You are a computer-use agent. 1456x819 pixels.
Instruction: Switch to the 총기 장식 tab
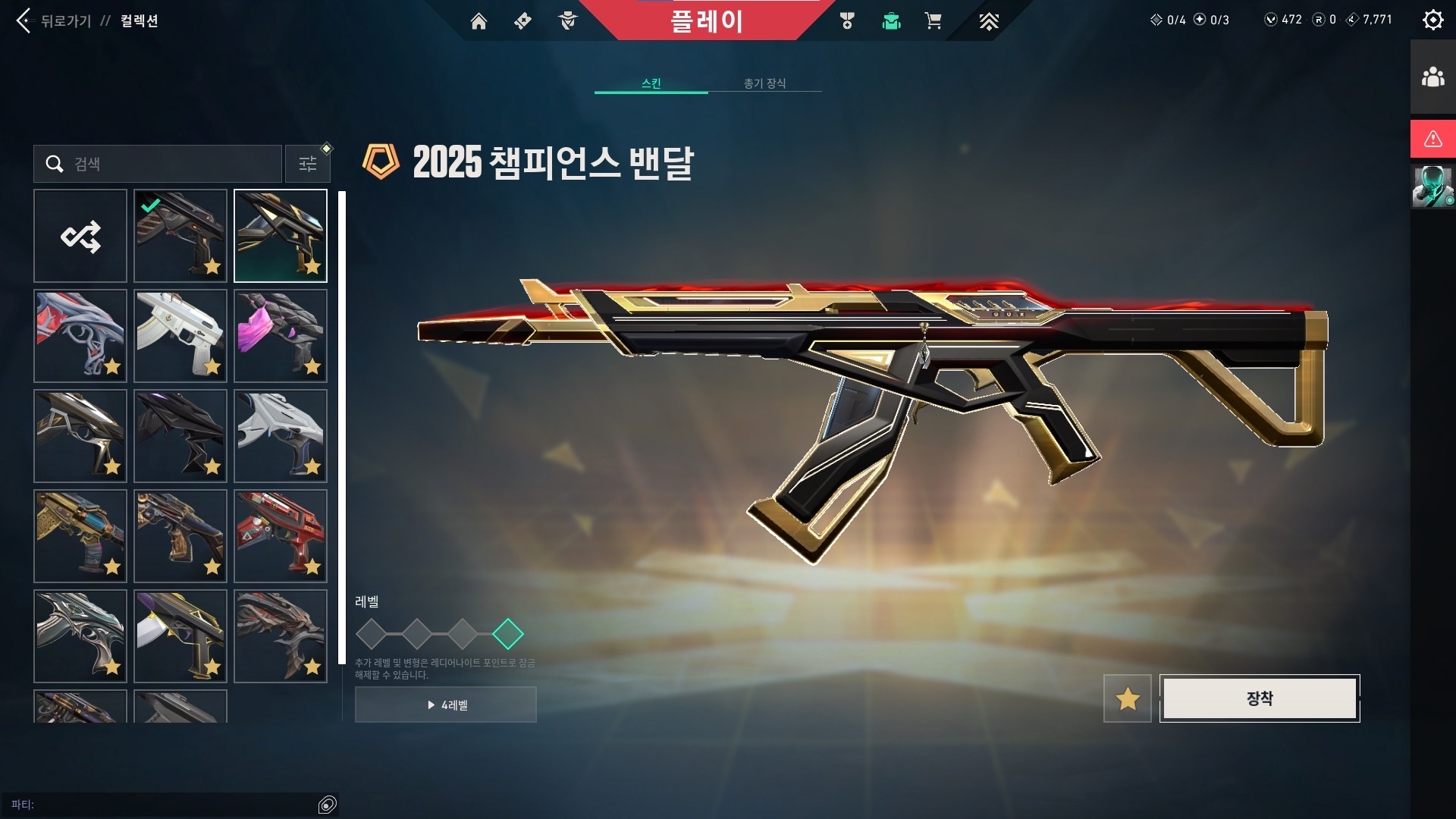(x=764, y=83)
